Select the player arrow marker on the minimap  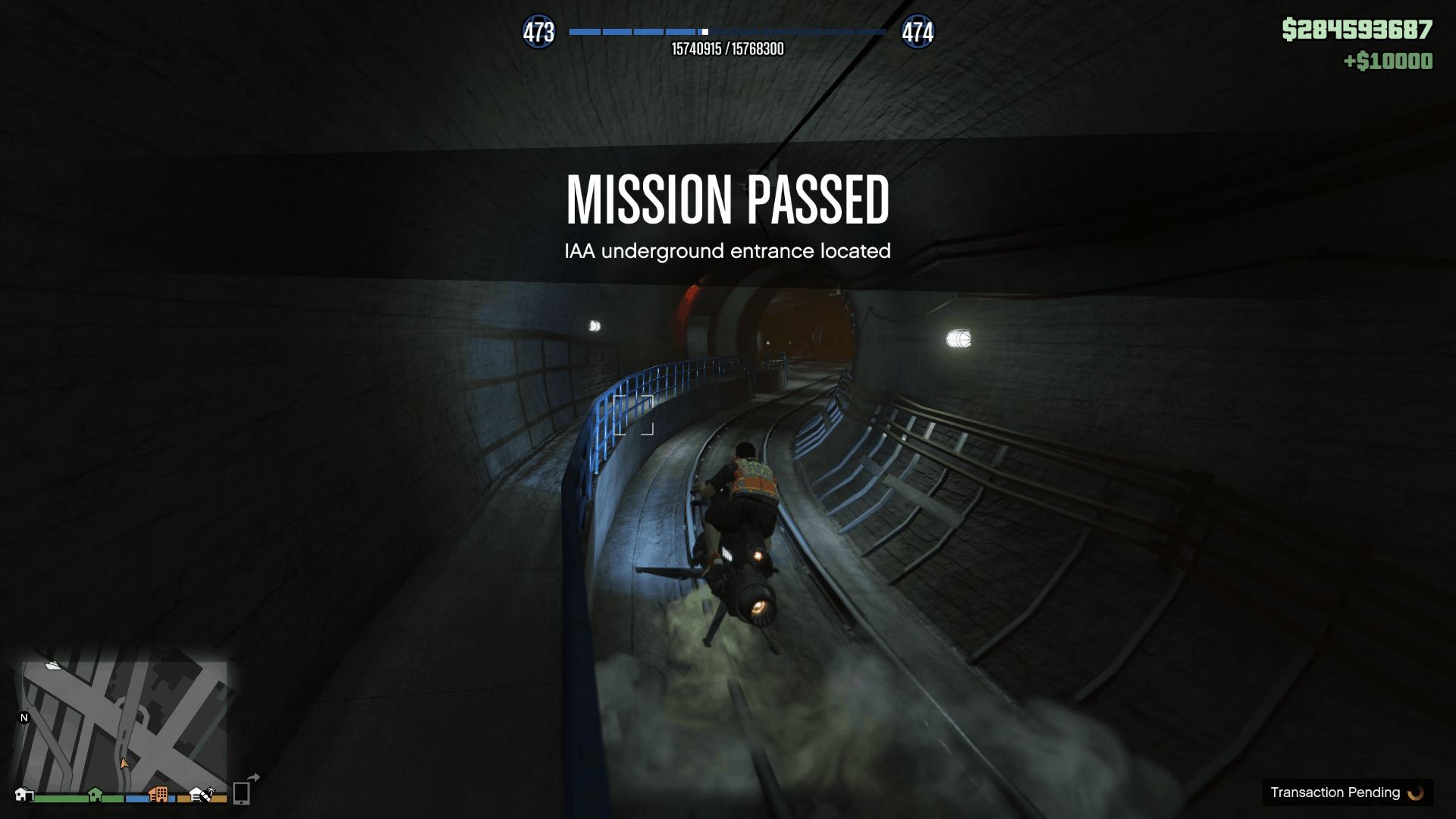click(124, 764)
